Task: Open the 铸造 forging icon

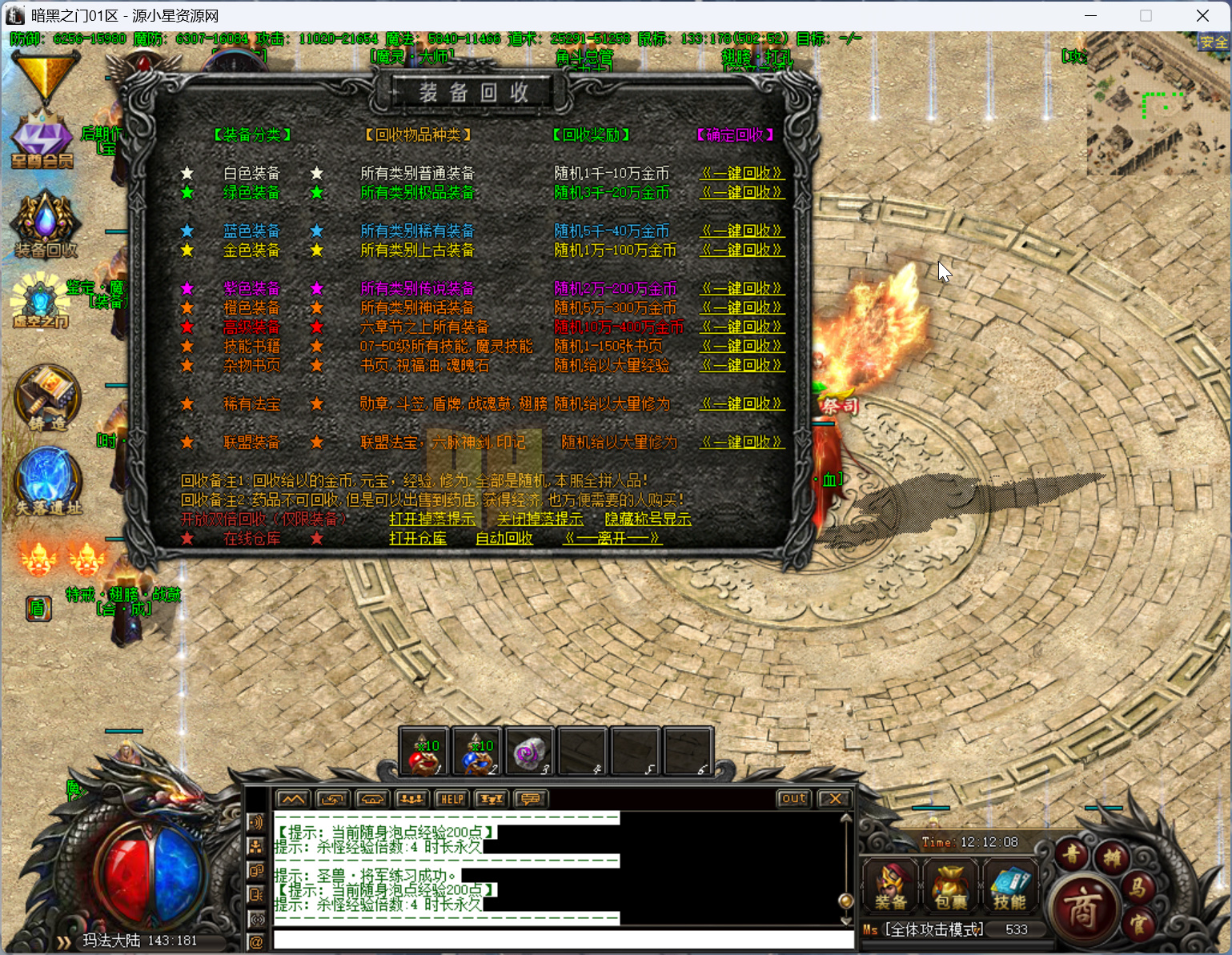Action: [47, 398]
